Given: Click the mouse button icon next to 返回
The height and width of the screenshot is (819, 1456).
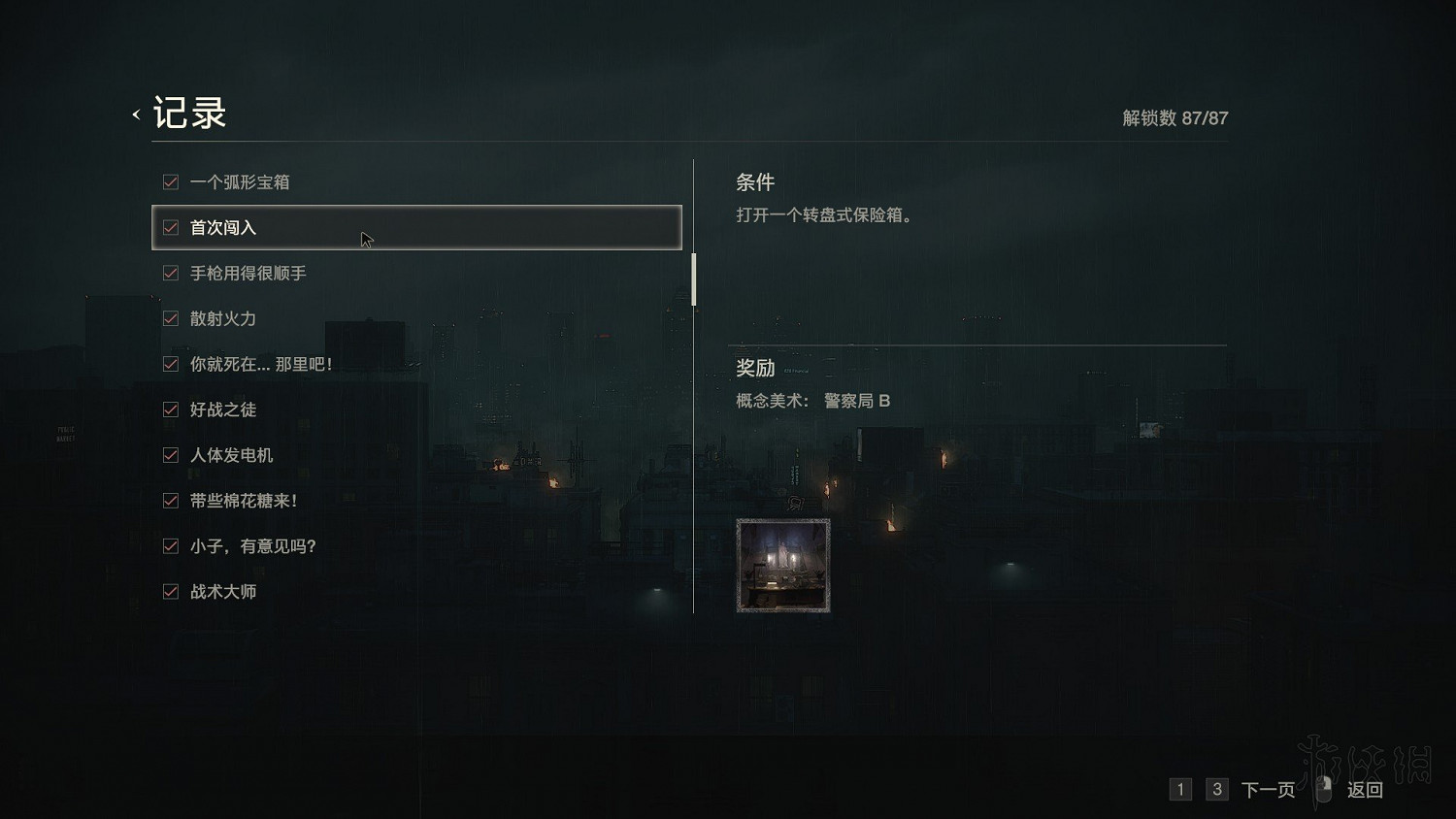Looking at the screenshot, I should click(1322, 789).
